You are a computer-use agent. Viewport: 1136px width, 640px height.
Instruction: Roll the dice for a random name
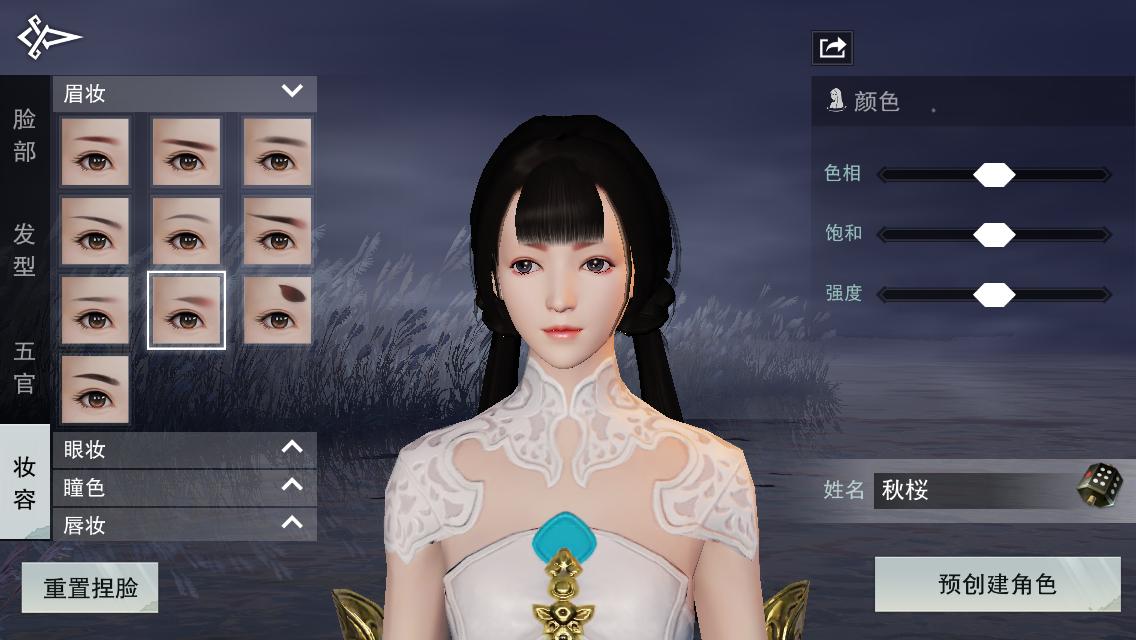coord(1099,486)
